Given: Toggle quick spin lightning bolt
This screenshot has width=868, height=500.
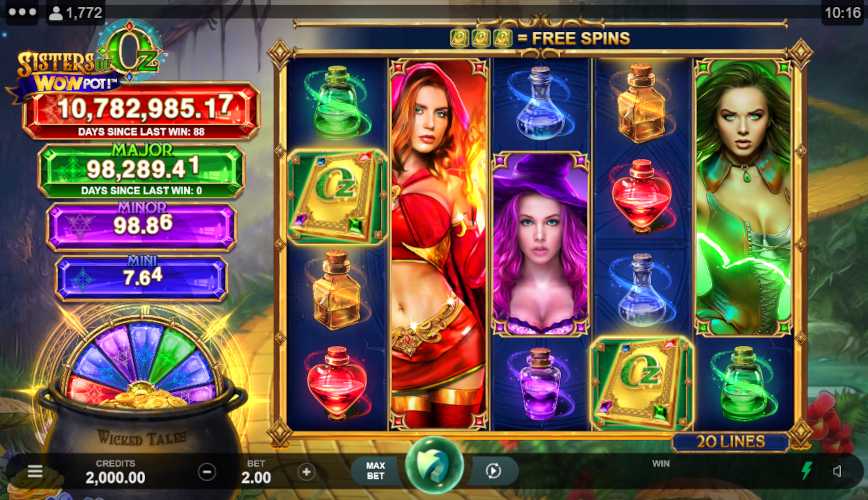Looking at the screenshot, I should click(807, 471).
